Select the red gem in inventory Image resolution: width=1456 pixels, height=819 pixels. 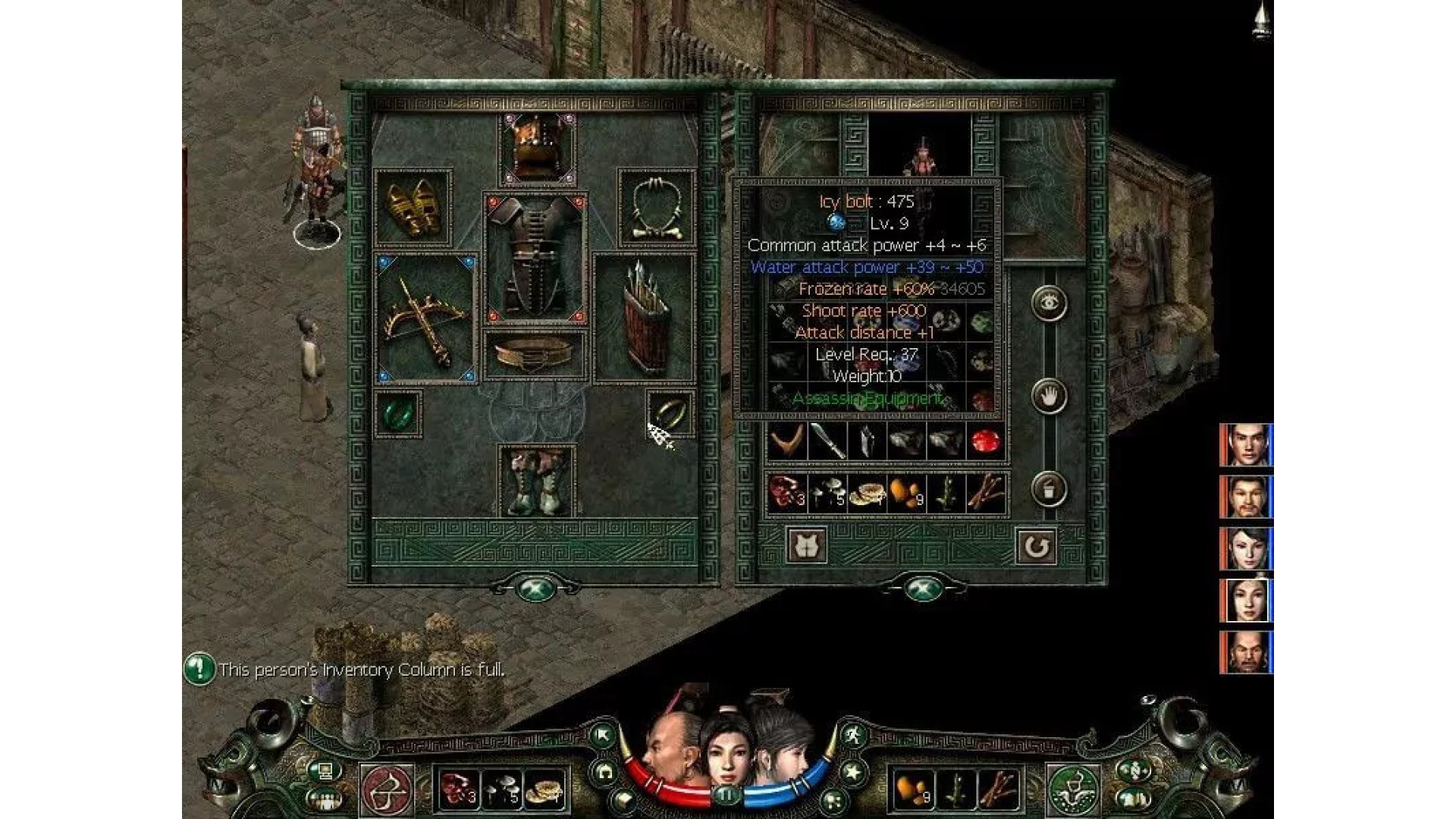[985, 441]
